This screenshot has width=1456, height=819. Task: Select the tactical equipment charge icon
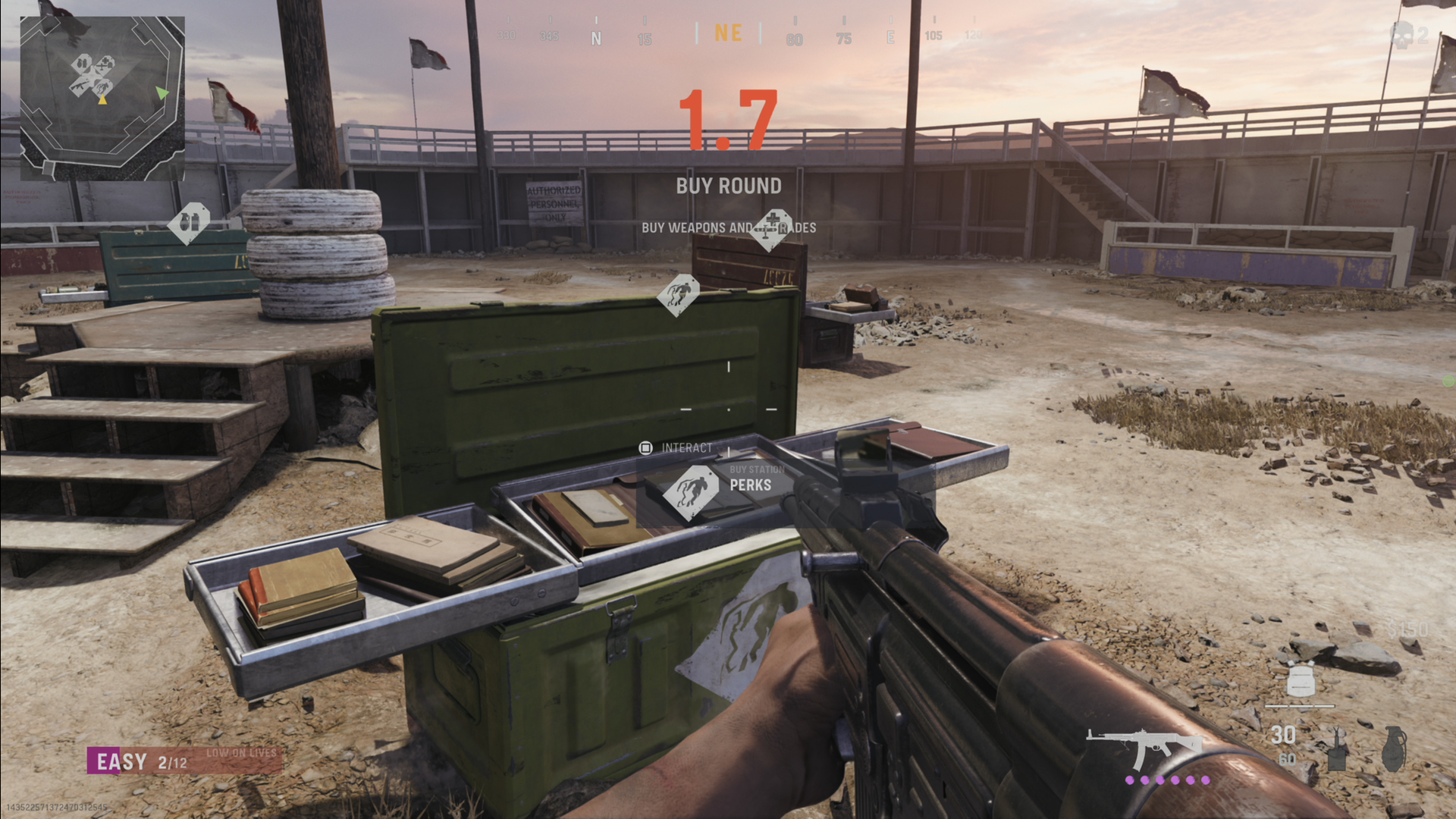(1337, 752)
